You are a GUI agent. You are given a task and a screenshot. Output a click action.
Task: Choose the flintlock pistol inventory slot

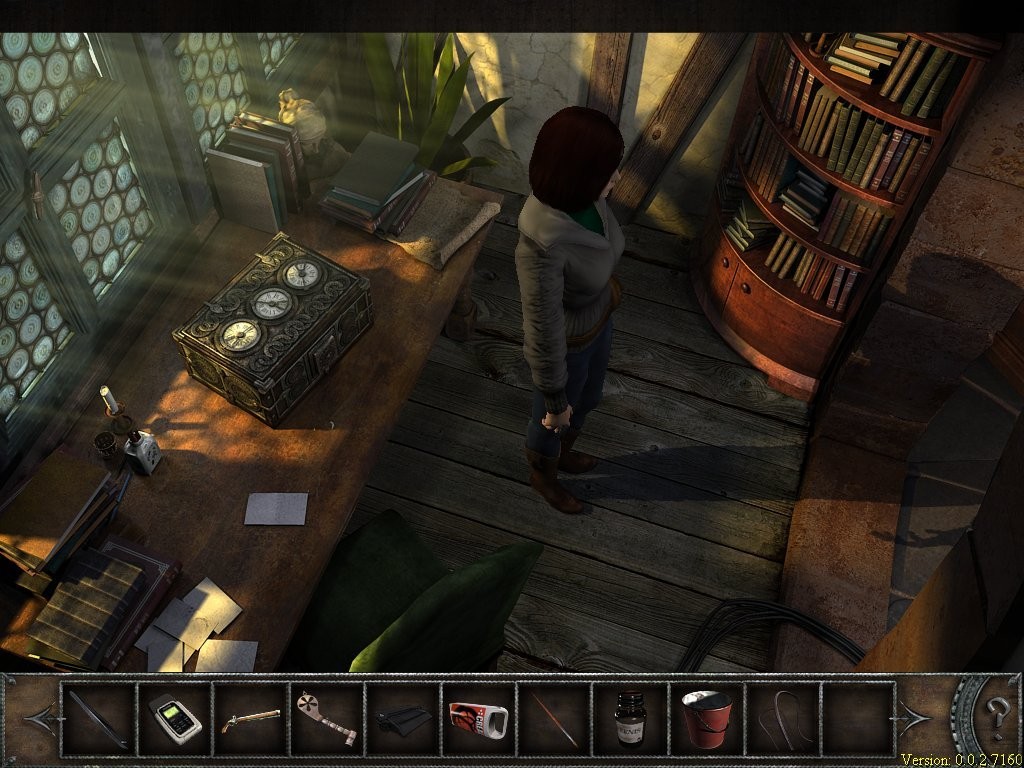click(x=250, y=718)
